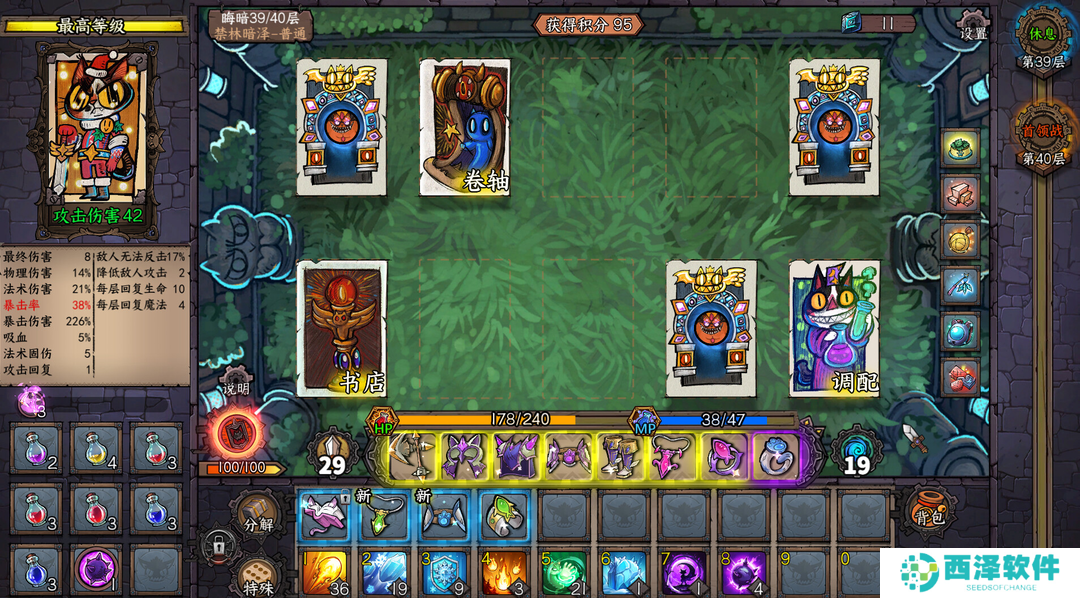Image resolution: width=1080 pixels, height=598 pixels.
Task: Toggle the padlock lock button
Action: click(x=217, y=546)
